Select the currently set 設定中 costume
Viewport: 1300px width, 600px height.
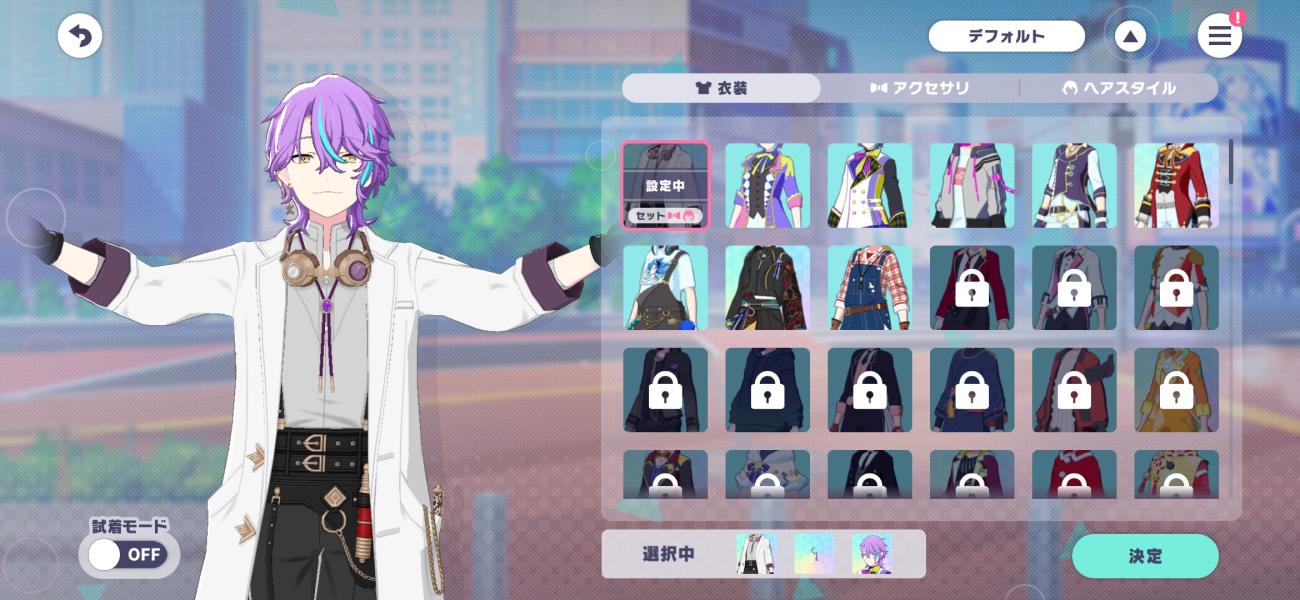click(x=665, y=186)
